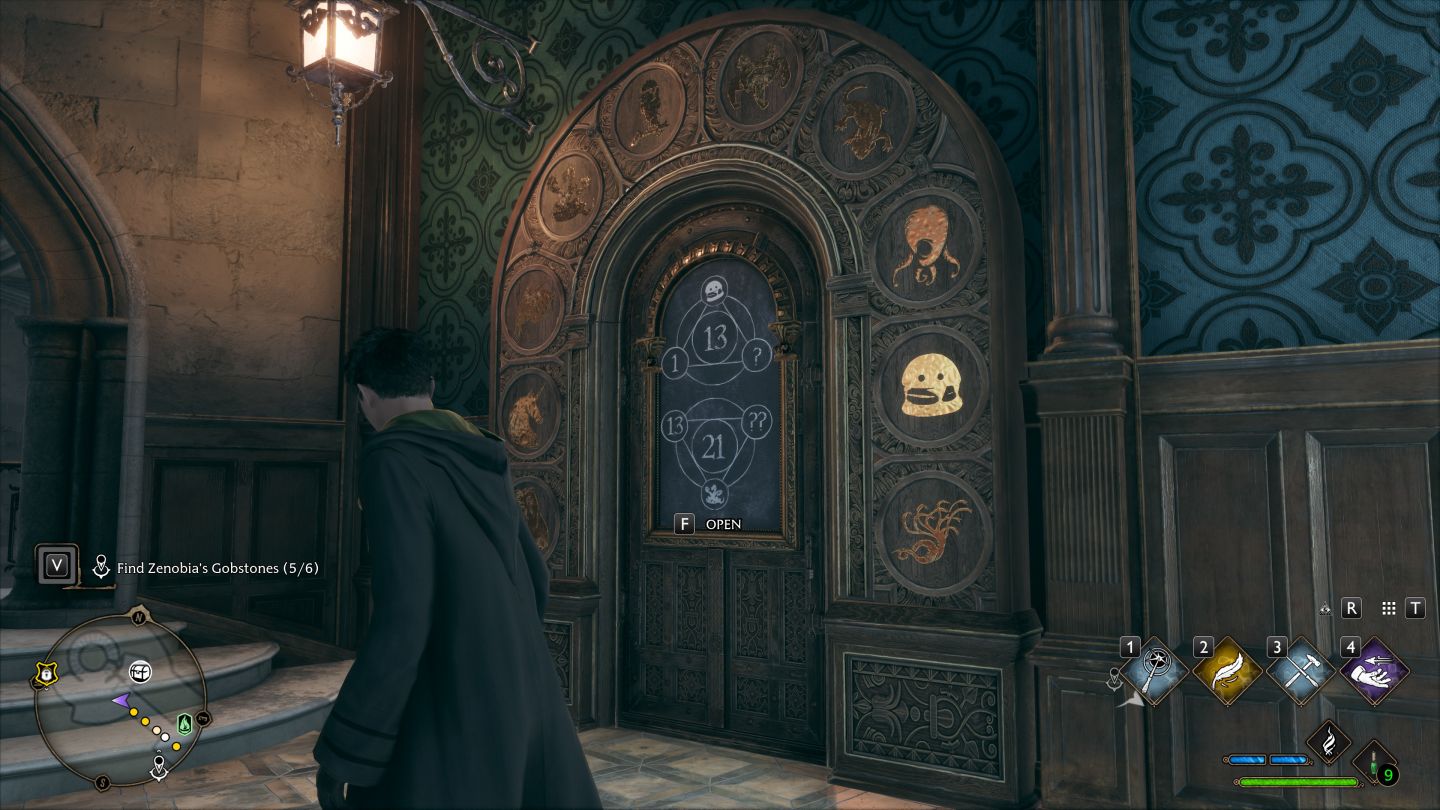The height and width of the screenshot is (810, 1440).
Task: Select the Lumos spell in slot 1
Action: tap(1154, 671)
